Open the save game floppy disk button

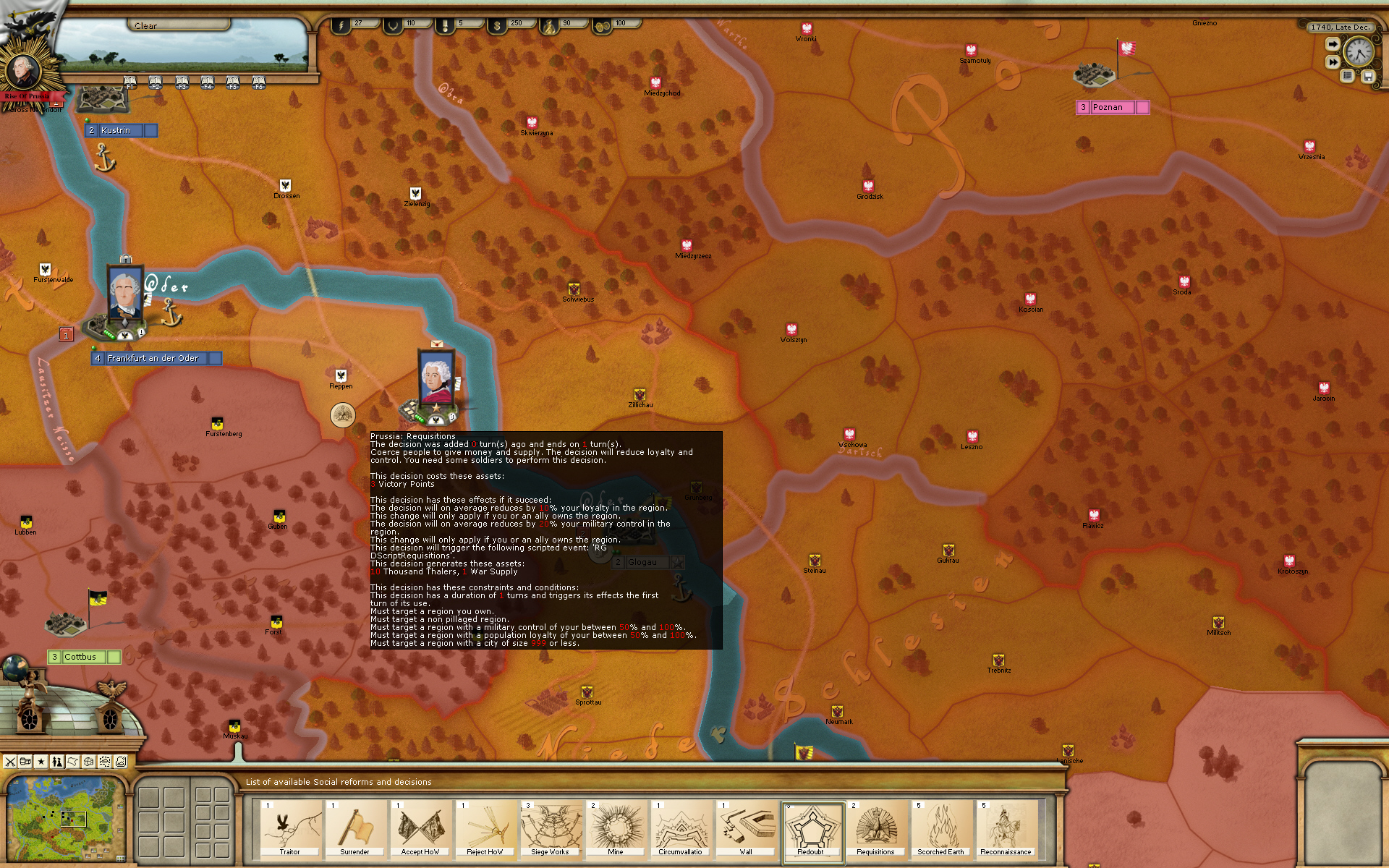[1368, 76]
